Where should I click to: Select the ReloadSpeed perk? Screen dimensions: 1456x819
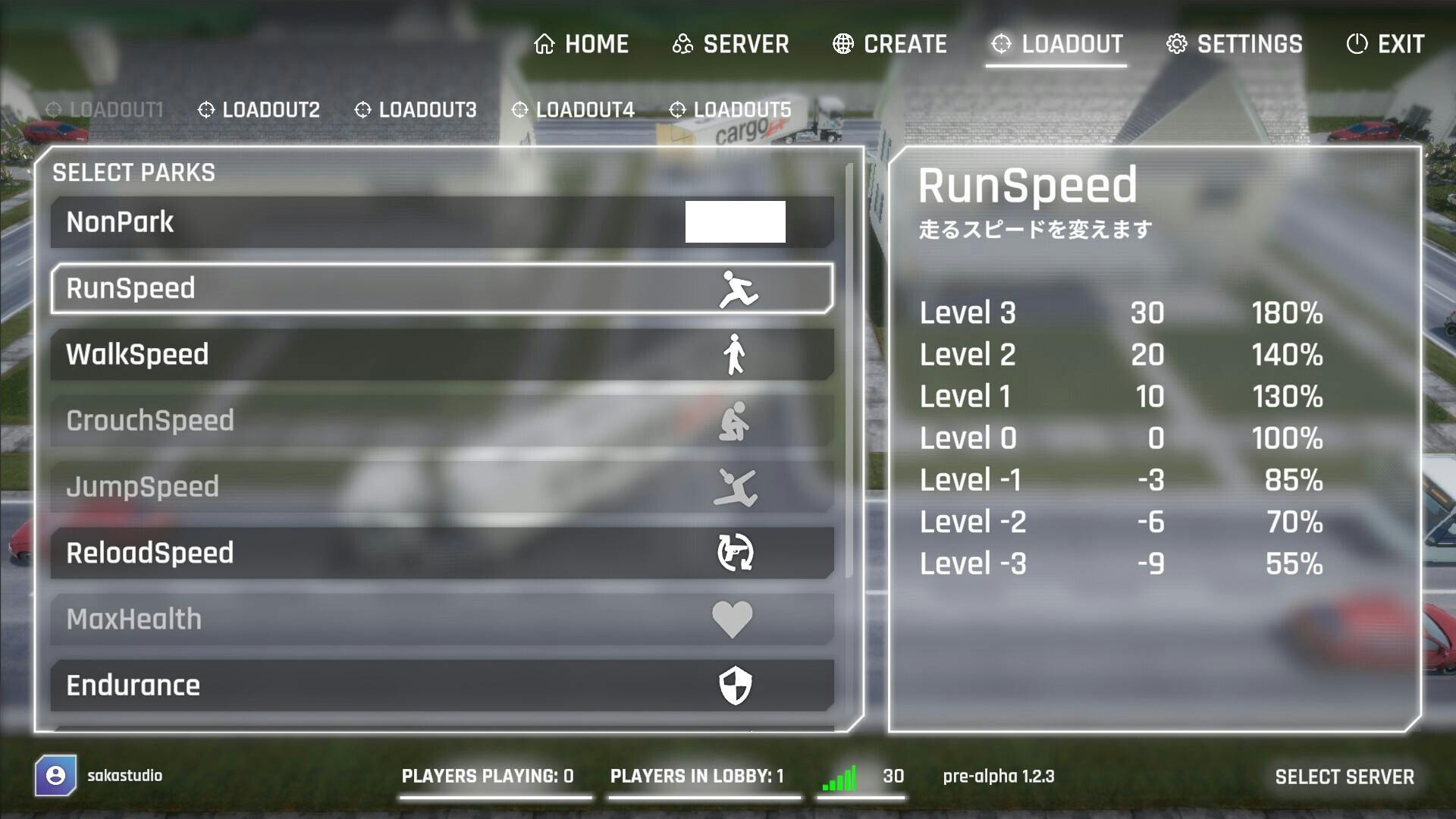click(442, 553)
